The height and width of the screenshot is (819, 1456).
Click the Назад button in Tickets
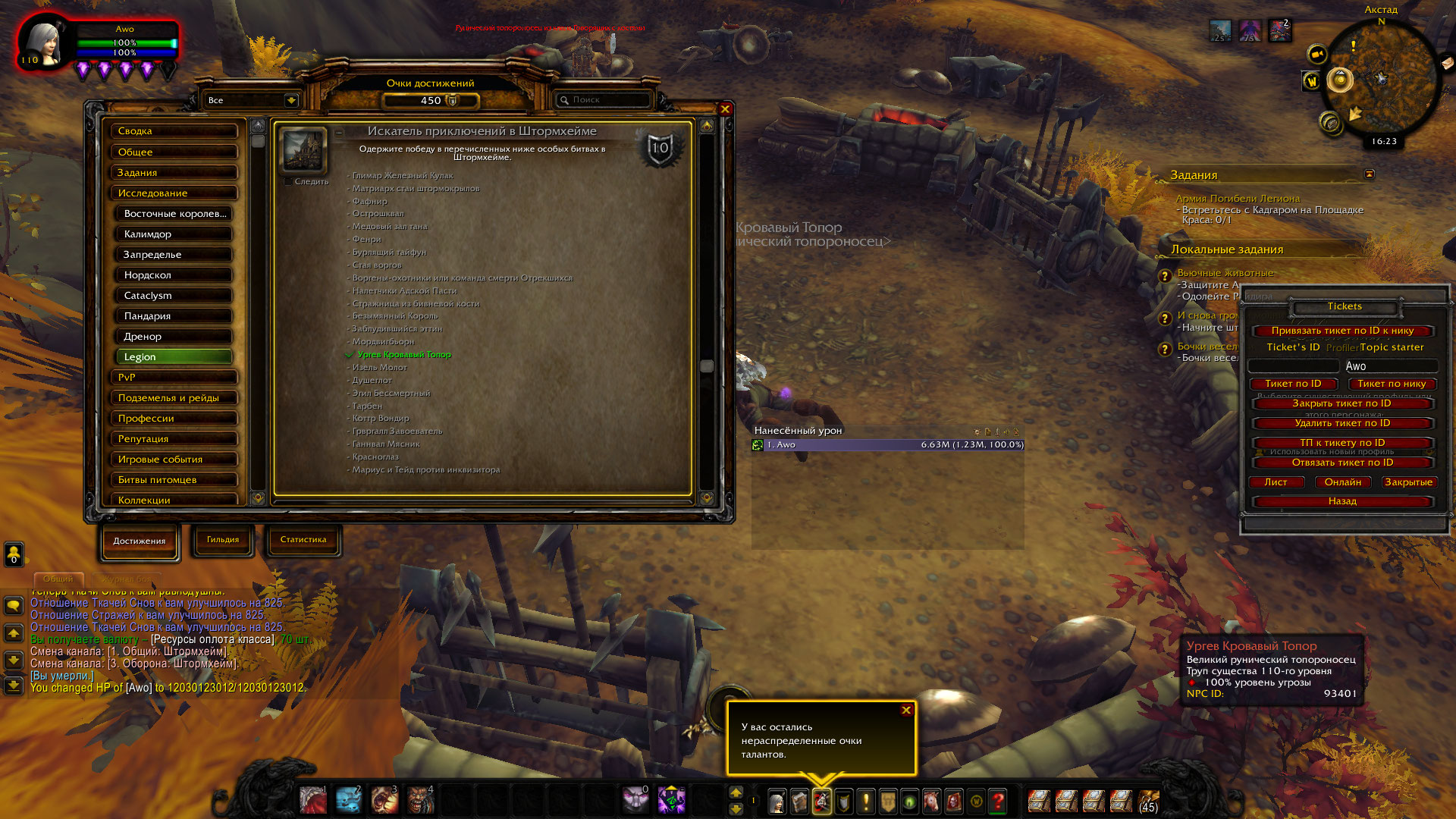[1341, 501]
